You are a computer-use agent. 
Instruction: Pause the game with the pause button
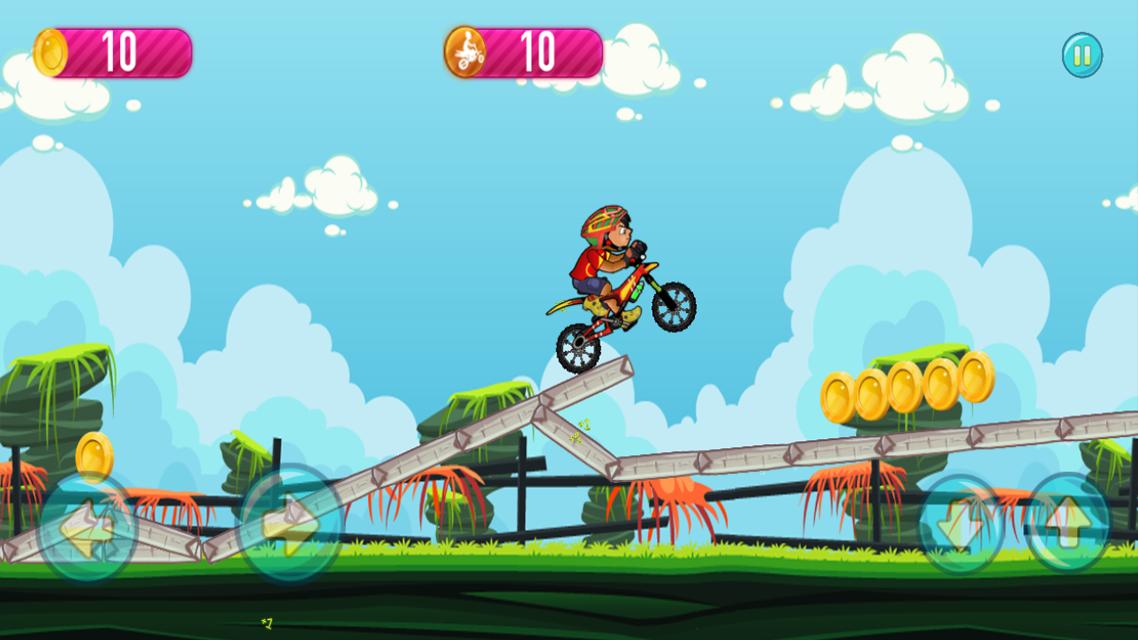[1082, 55]
